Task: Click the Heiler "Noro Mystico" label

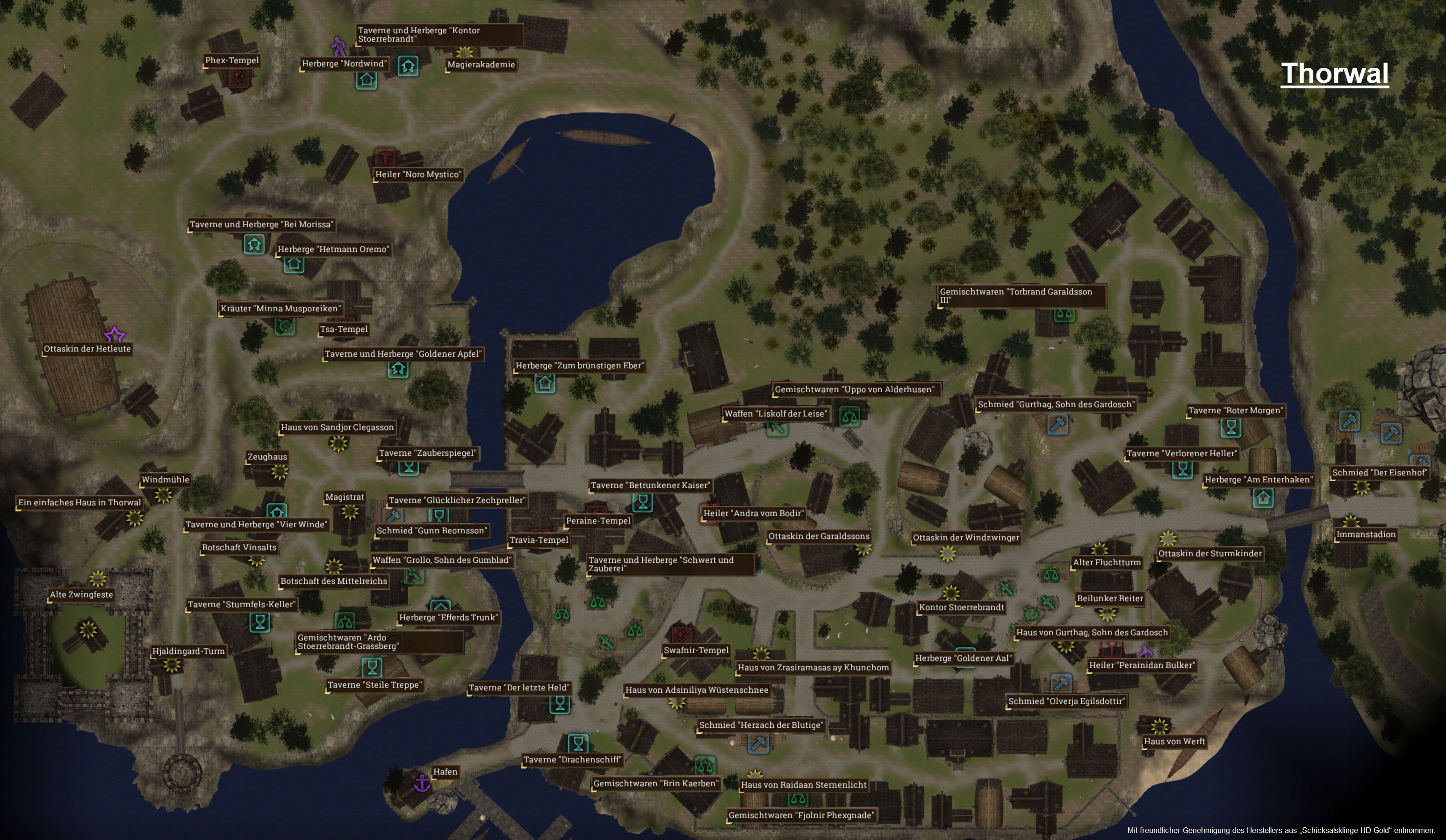Action: tap(418, 174)
